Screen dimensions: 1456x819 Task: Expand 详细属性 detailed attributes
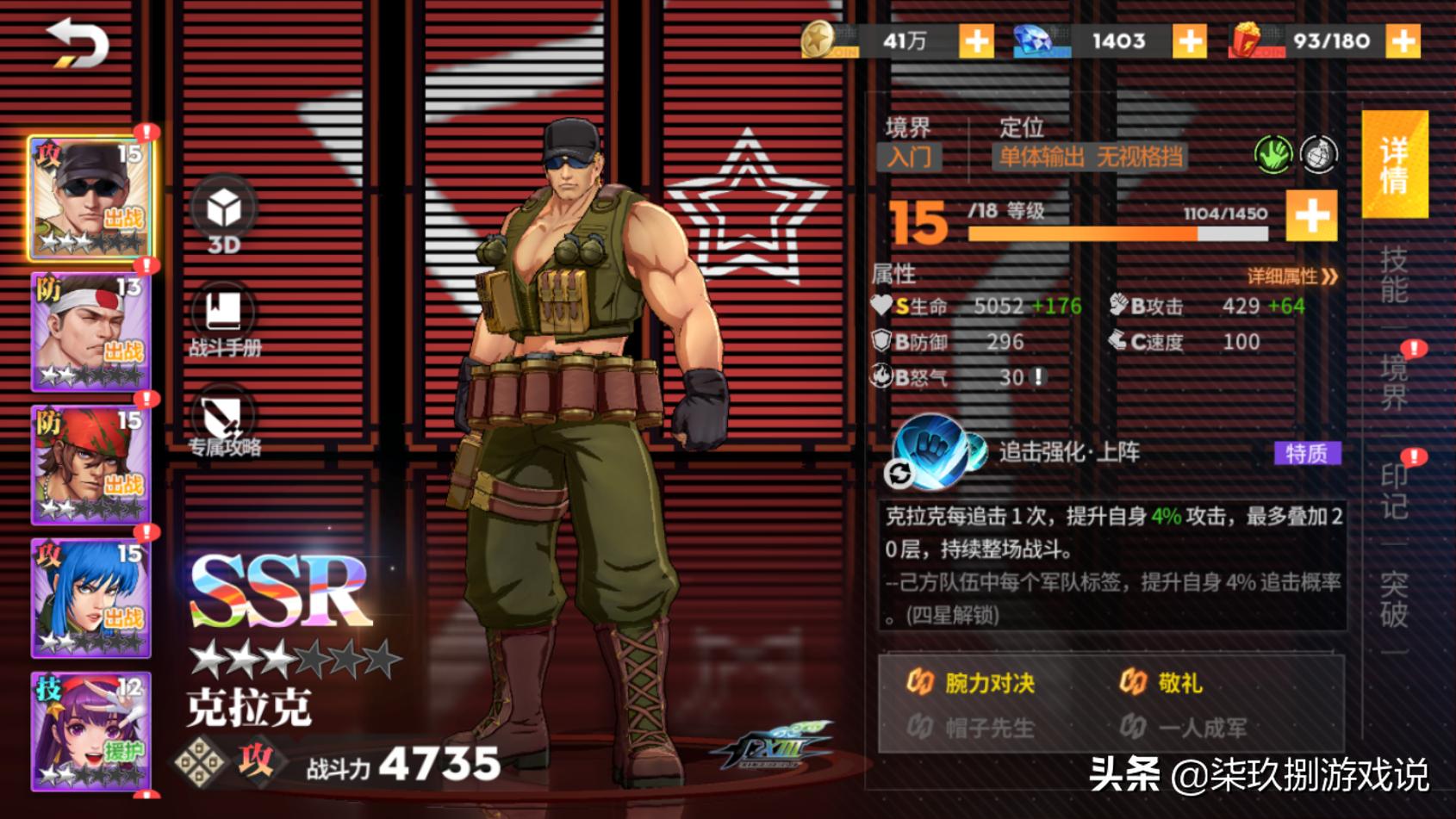tap(1287, 276)
